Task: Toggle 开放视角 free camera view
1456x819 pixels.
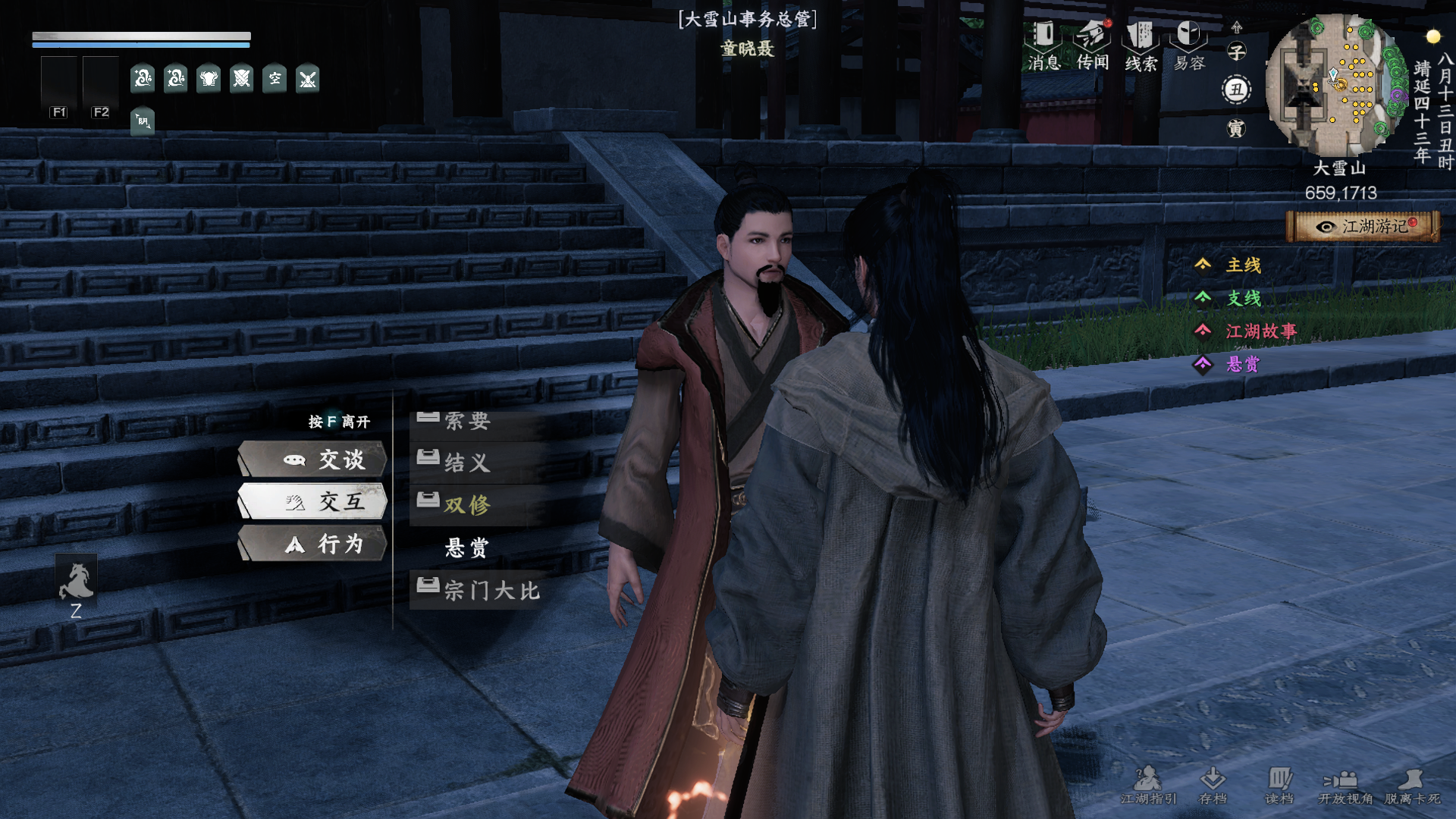Action: (x=1345, y=785)
